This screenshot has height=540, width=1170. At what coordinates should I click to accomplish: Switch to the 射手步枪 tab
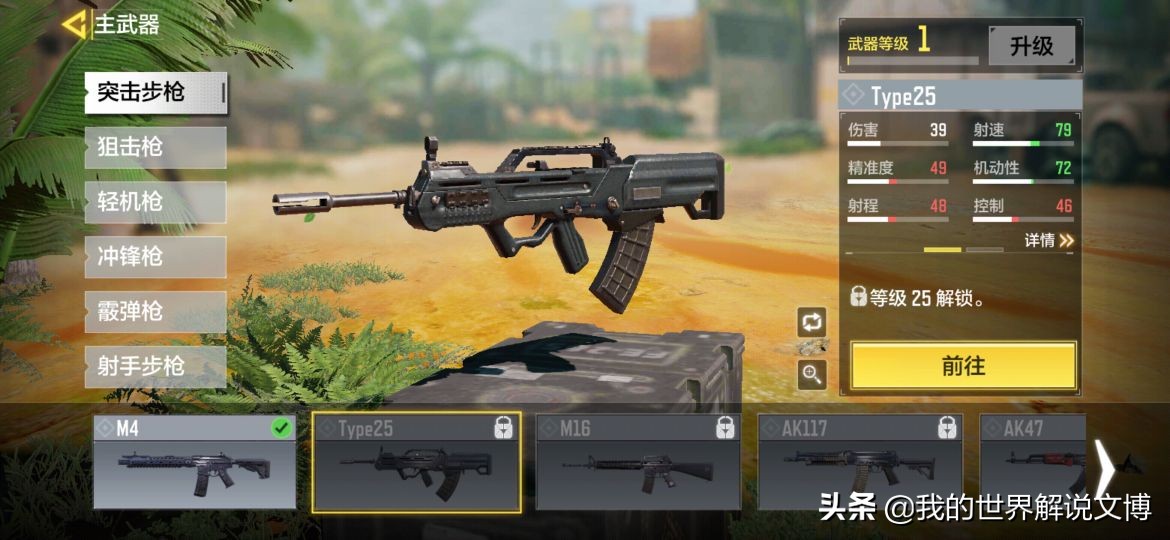pos(155,367)
